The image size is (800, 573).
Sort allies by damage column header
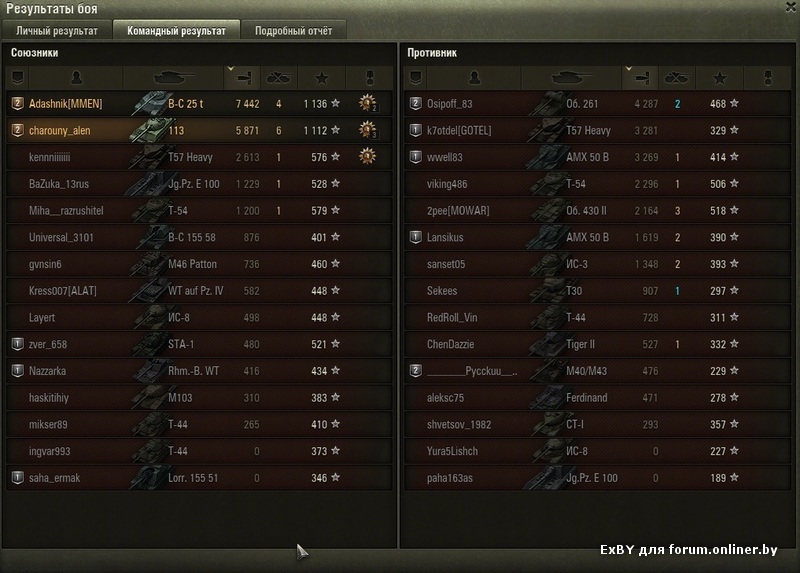click(243, 76)
